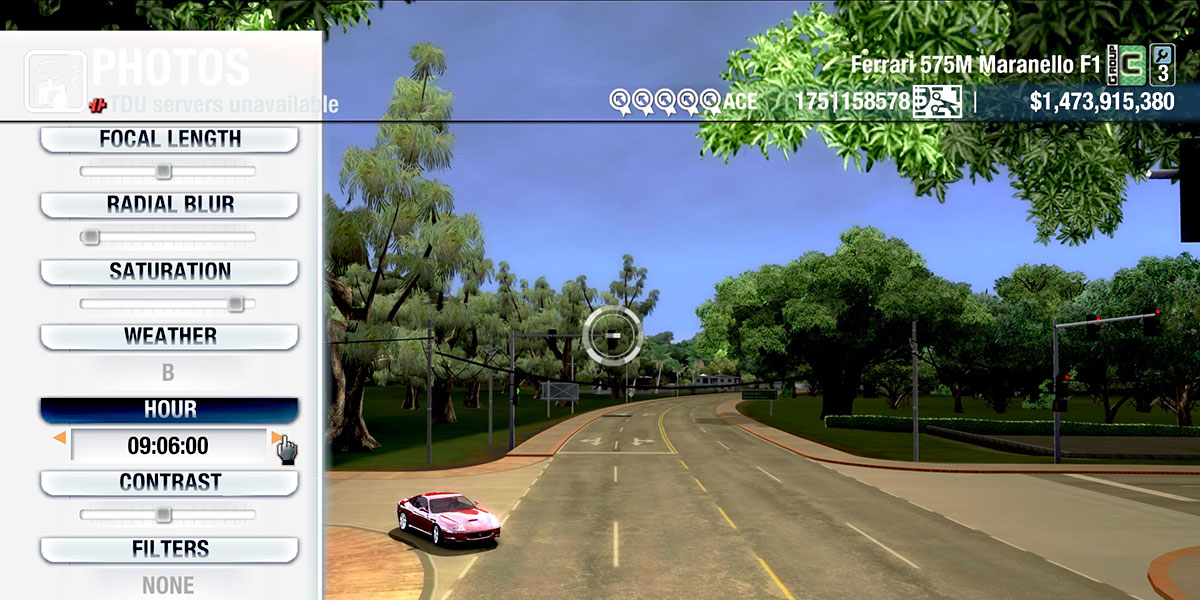
Task: Decrease the hour with the left arrow
Action: (60, 438)
